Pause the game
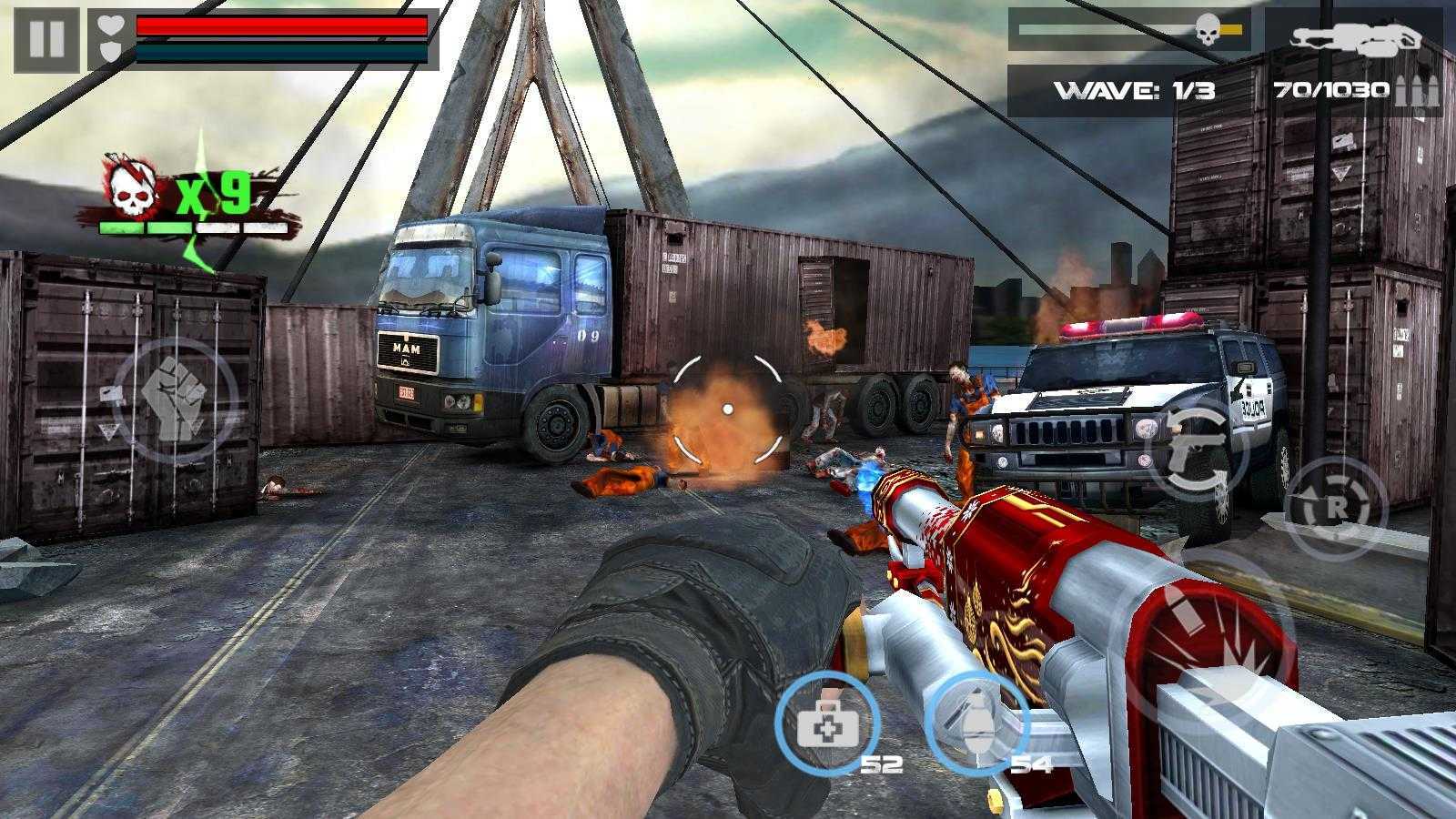The width and height of the screenshot is (1456, 819). [46, 39]
